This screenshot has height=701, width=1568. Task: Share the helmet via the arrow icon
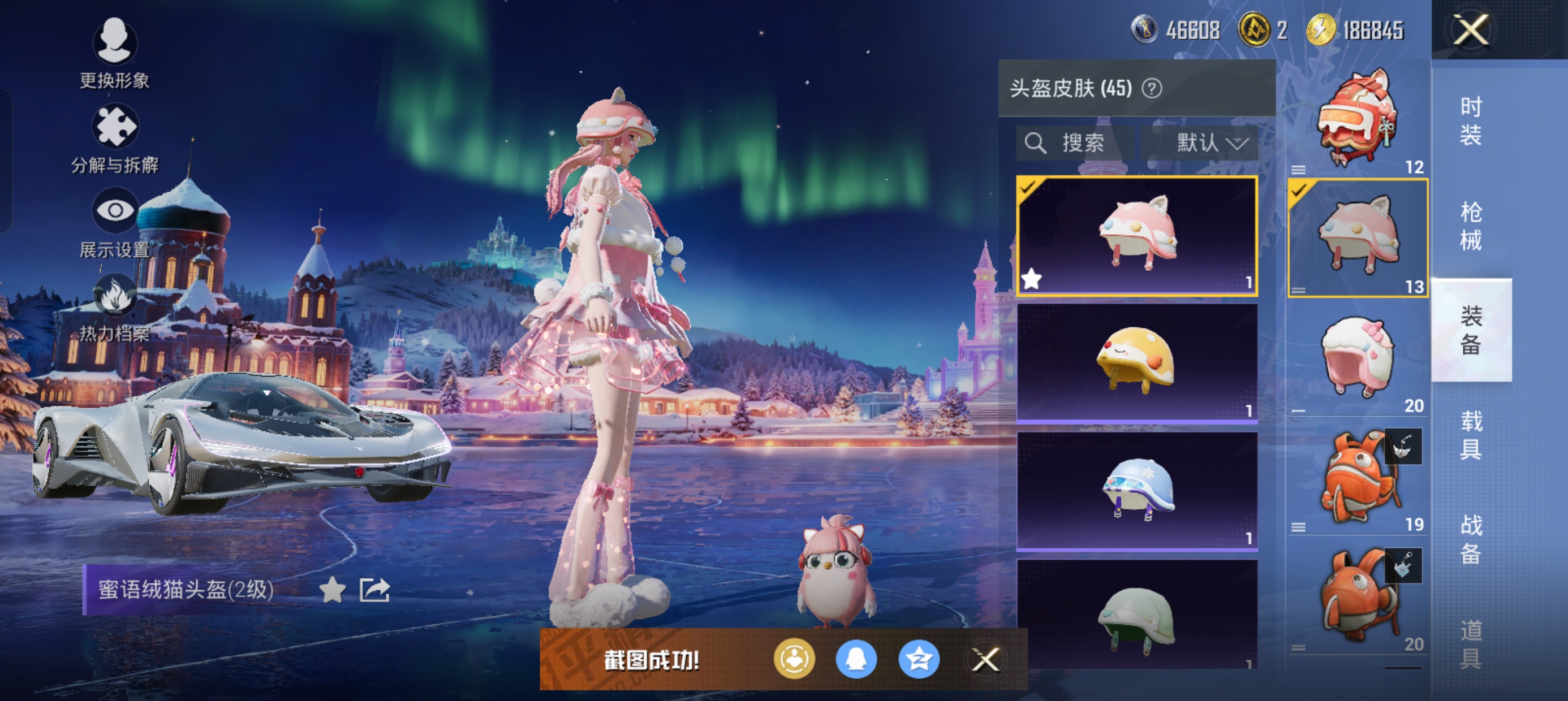tap(374, 590)
